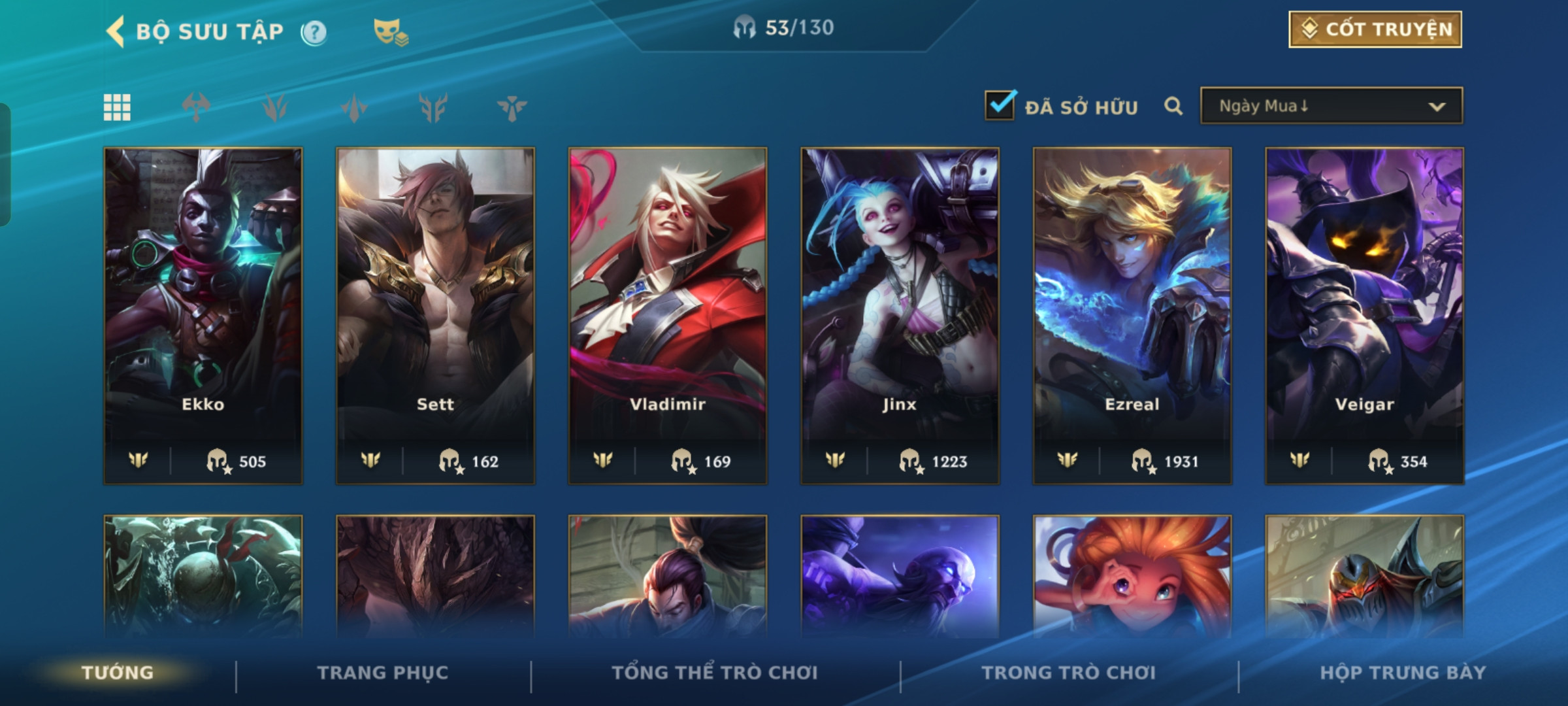Open the champion search magnifier
The height and width of the screenshot is (706, 1568).
1173,106
